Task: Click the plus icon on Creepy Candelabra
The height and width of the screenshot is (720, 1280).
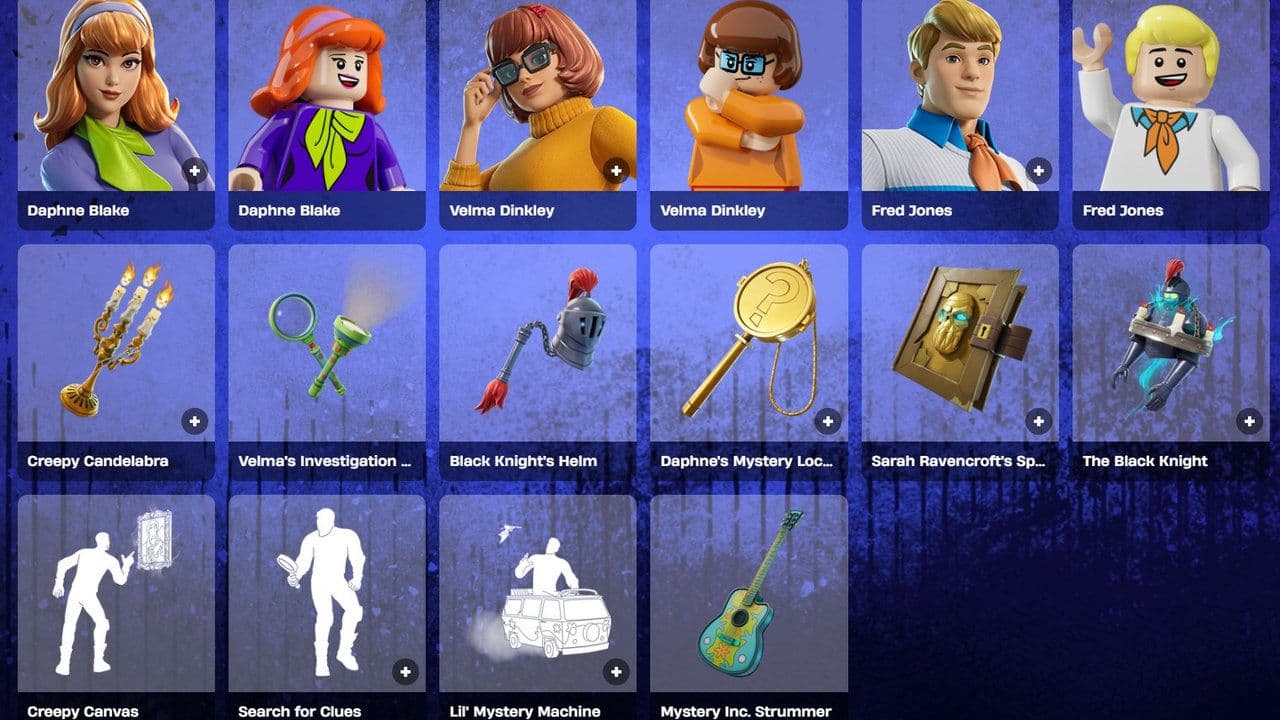Action: click(x=193, y=421)
